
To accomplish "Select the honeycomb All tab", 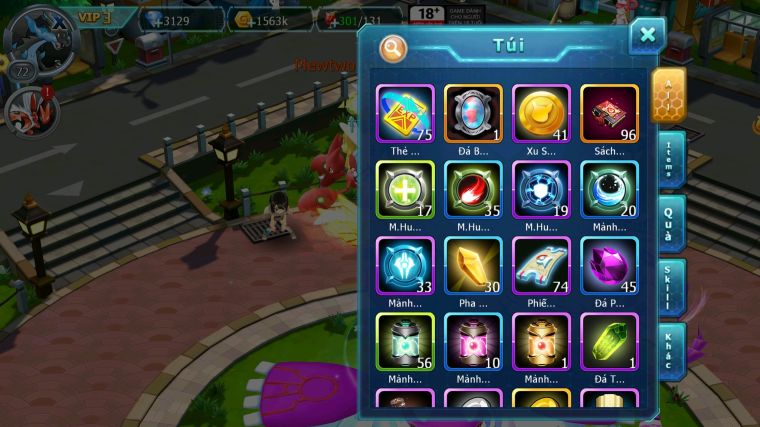I will click(669, 95).
